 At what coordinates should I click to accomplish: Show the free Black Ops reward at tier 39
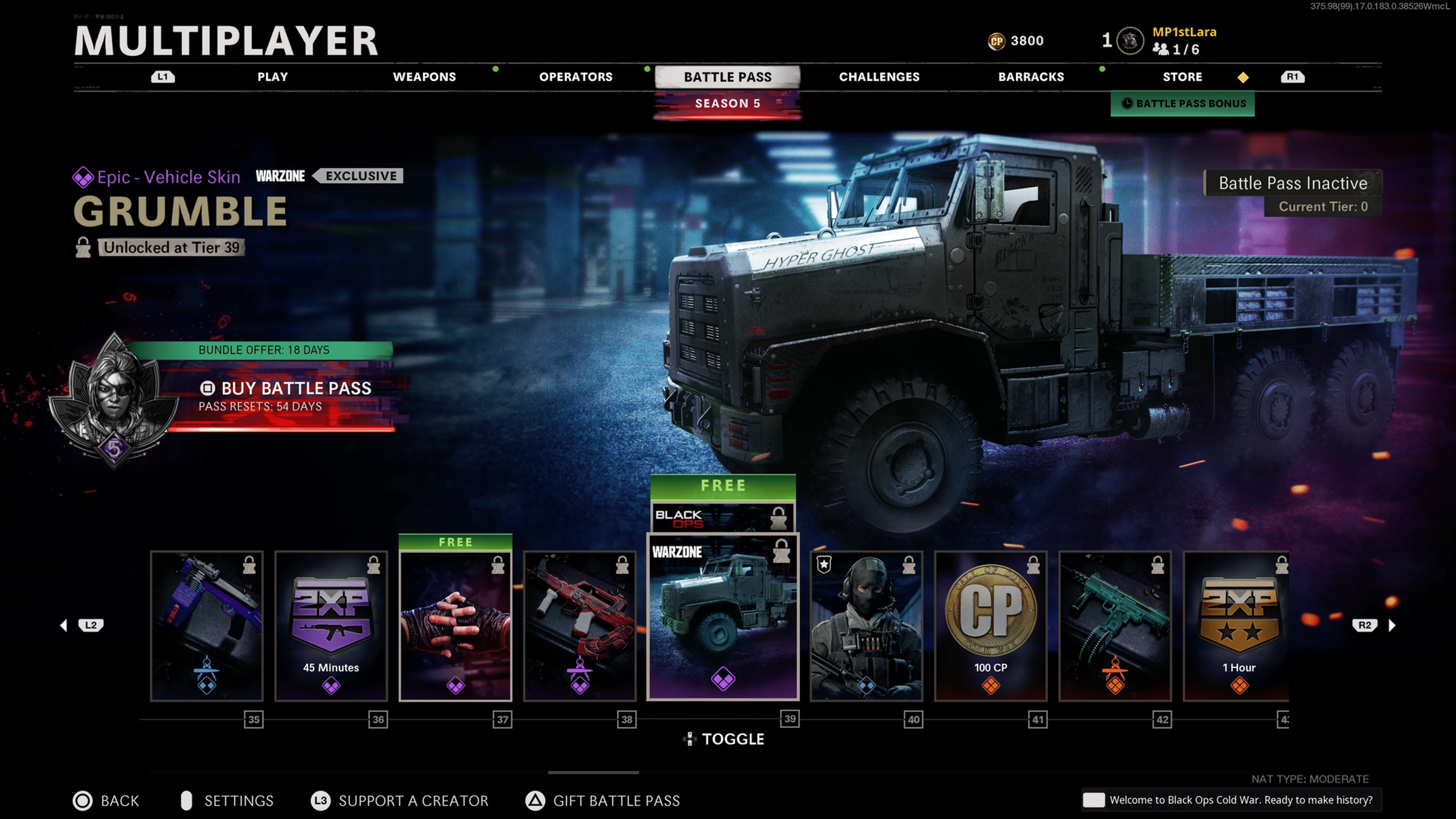click(x=723, y=516)
